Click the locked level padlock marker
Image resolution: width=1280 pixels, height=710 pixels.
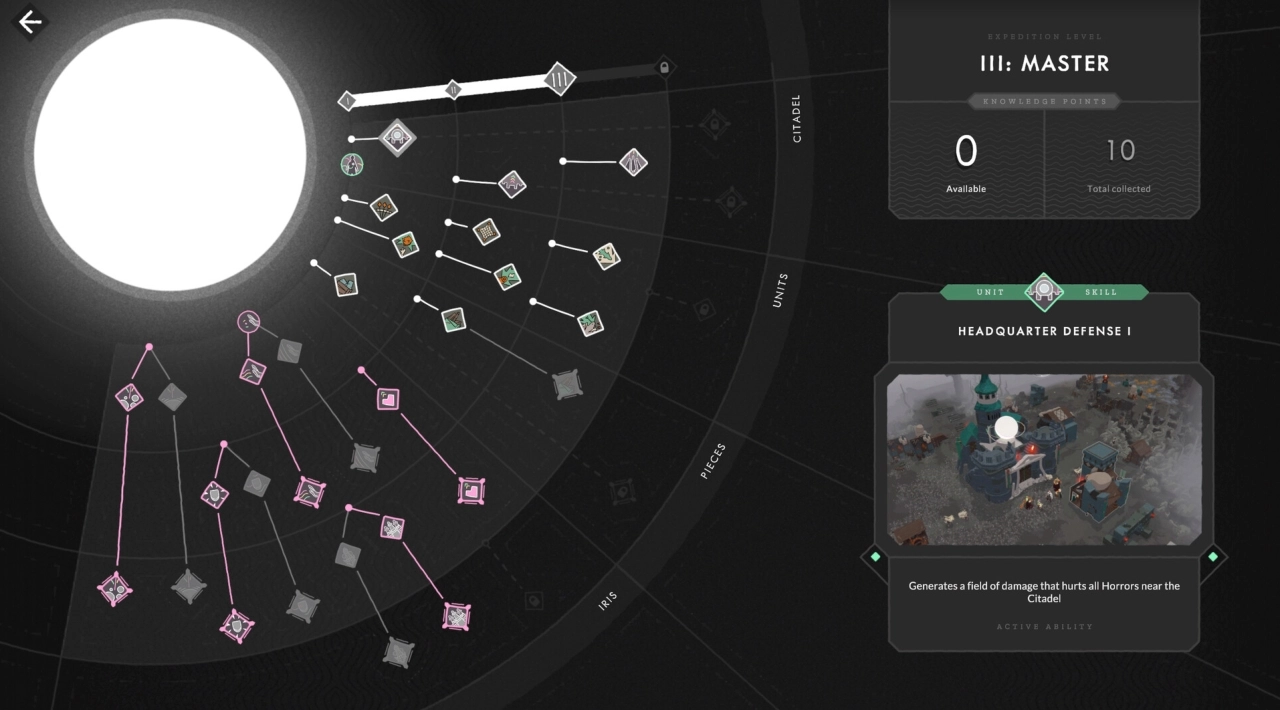point(663,68)
